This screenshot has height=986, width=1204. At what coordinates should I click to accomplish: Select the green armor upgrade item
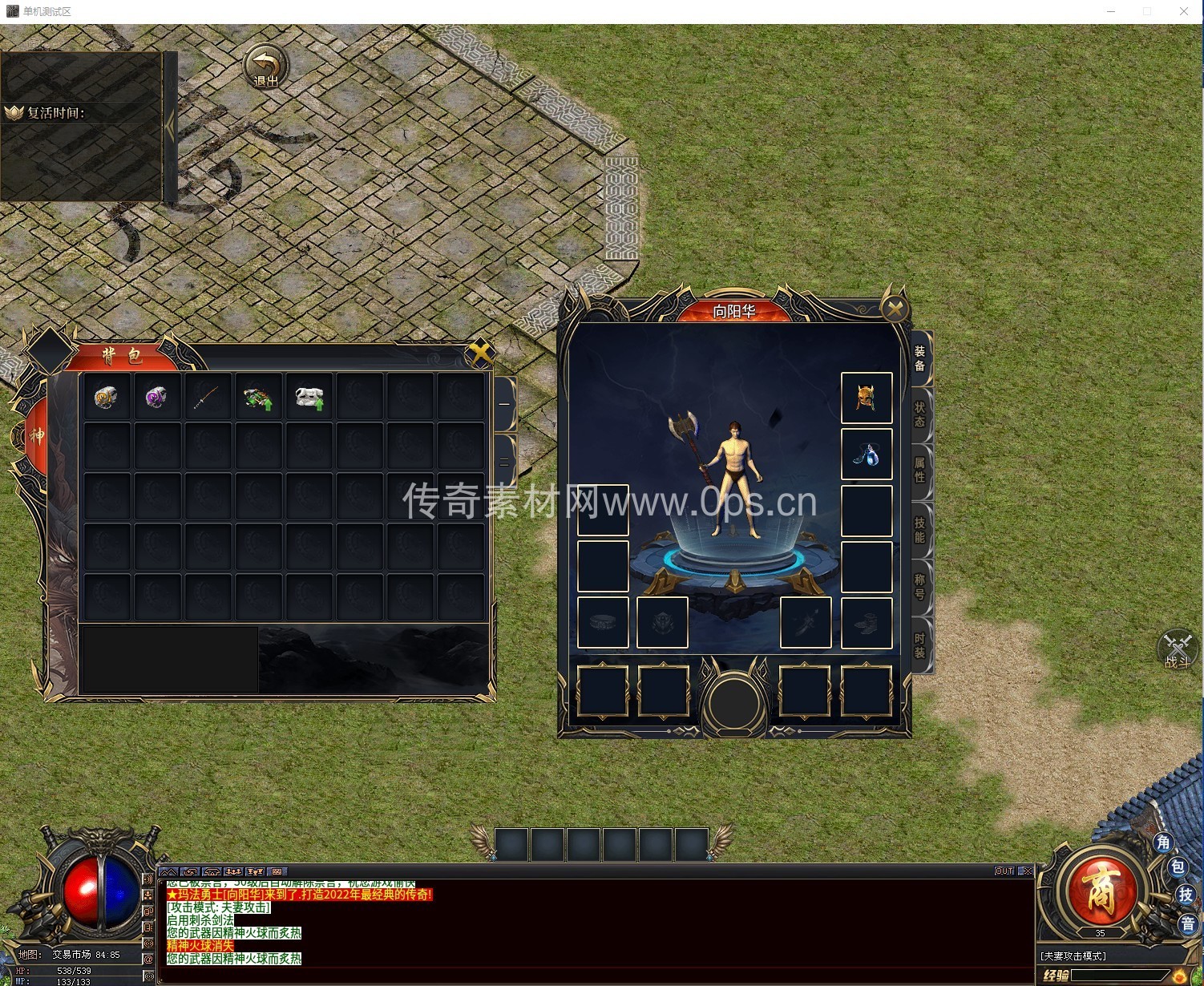258,398
